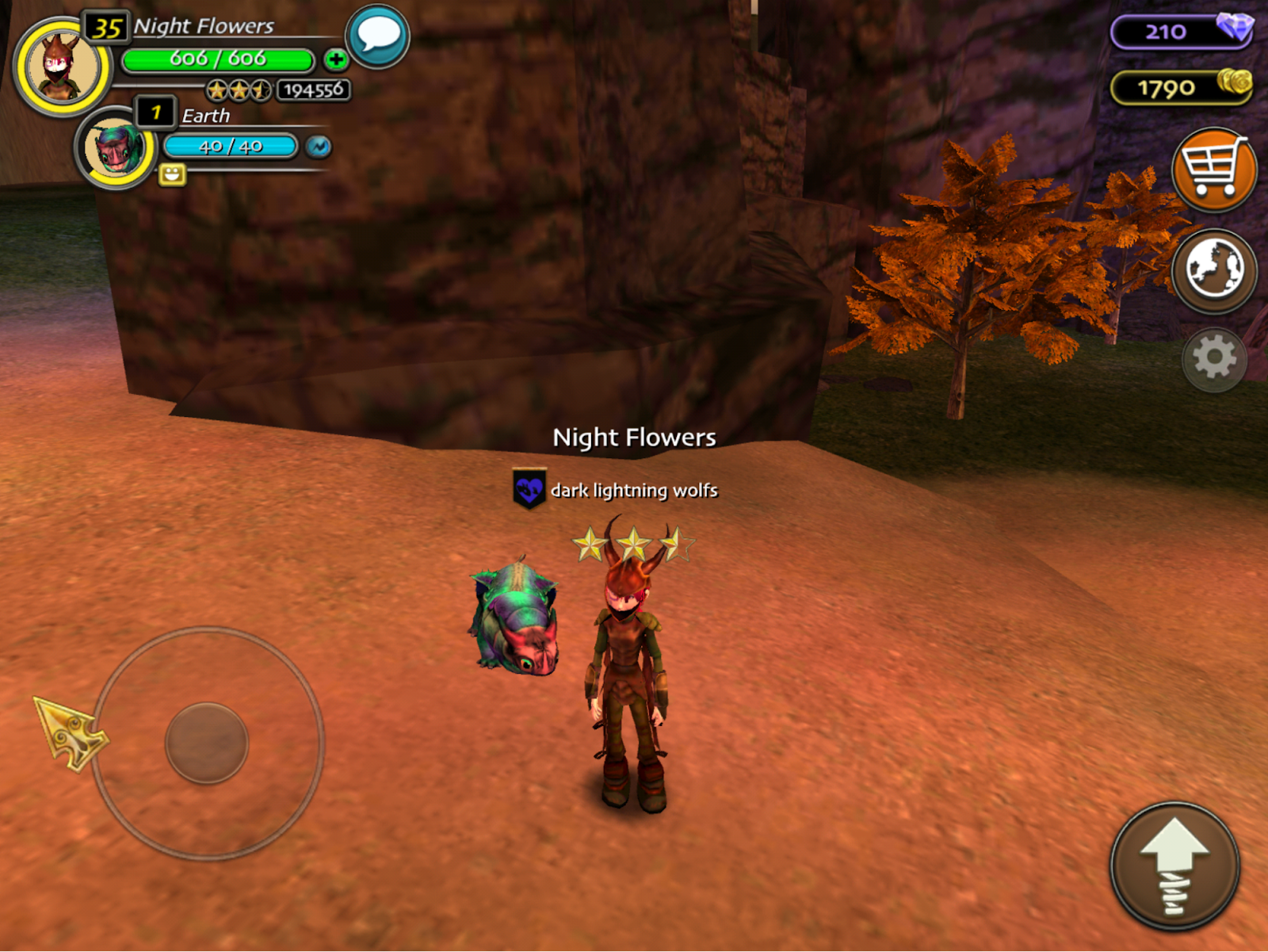The height and width of the screenshot is (952, 1268).
Task: Open the chat speech bubble
Action: [x=378, y=36]
